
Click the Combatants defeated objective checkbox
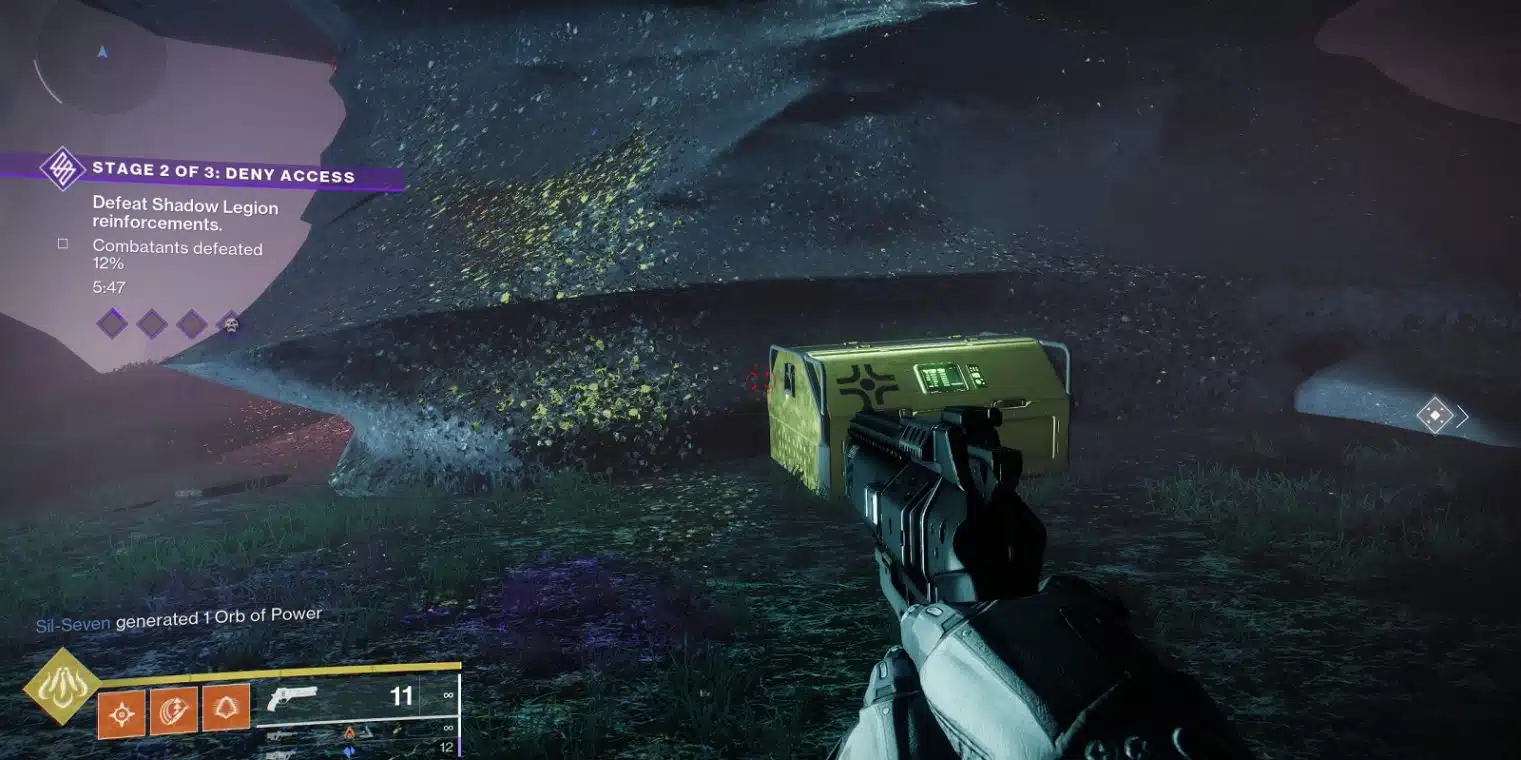pos(63,243)
